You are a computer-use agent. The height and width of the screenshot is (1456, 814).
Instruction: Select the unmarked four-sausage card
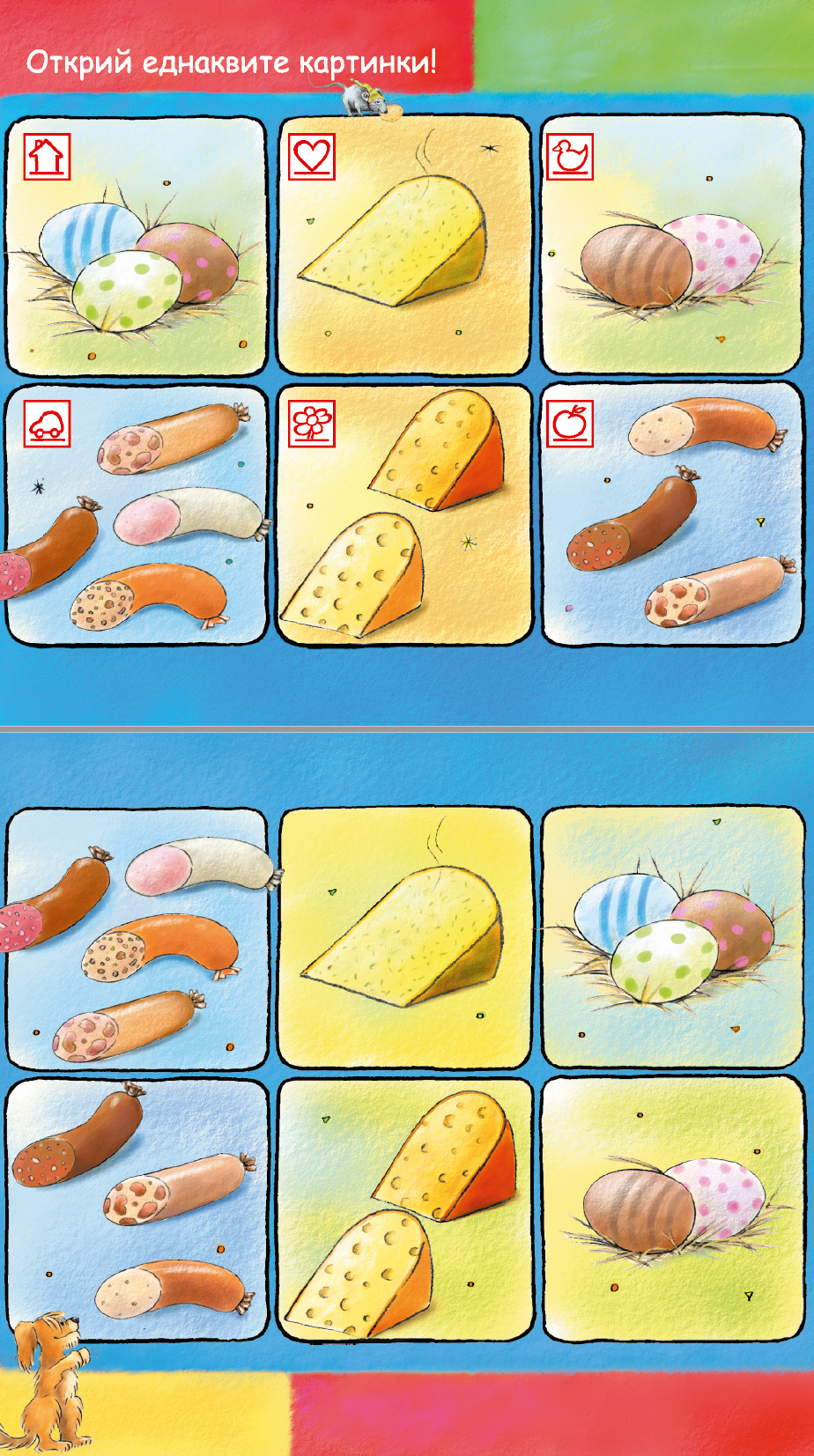137,939
